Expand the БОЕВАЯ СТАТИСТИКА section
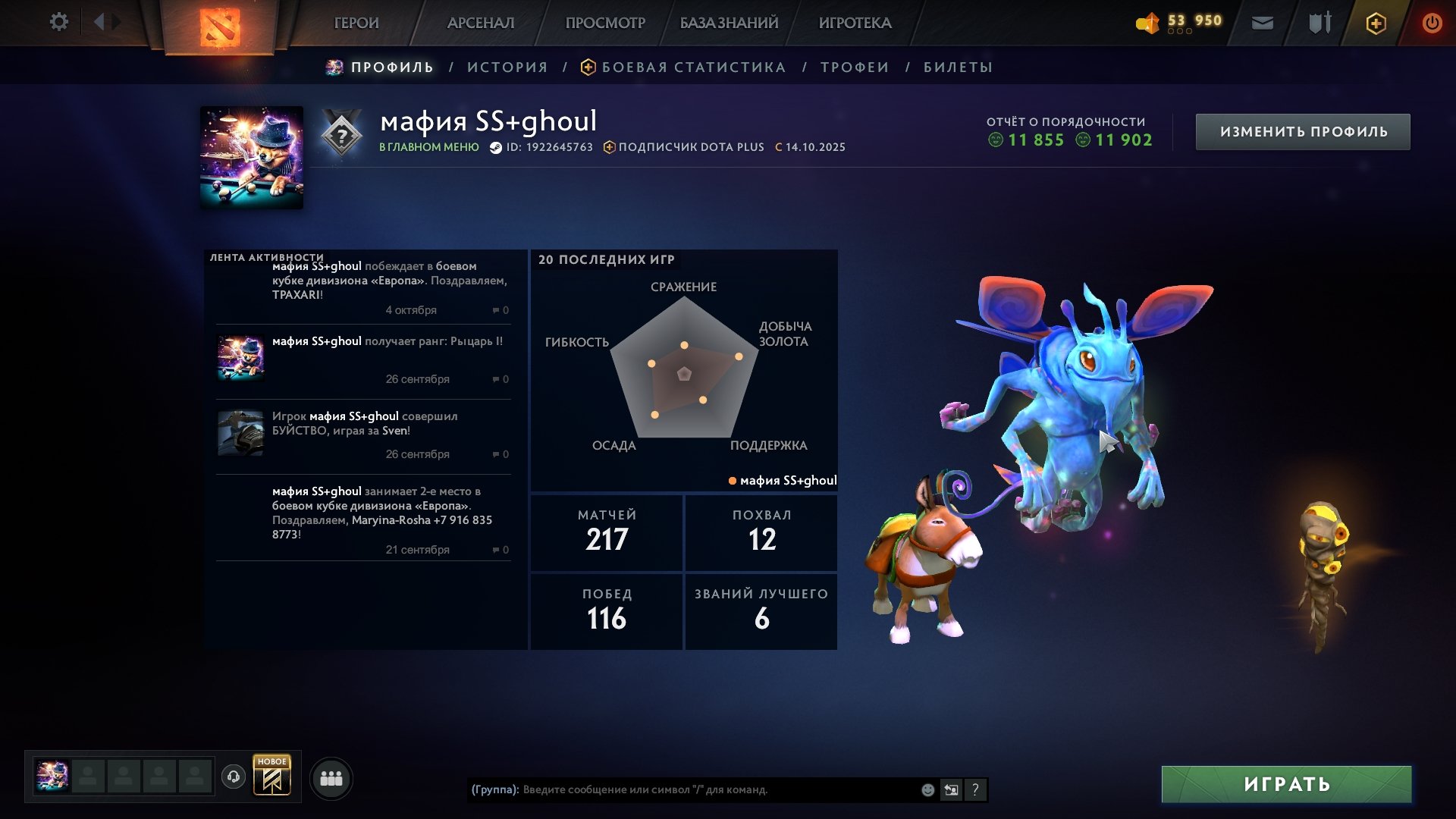This screenshot has width=1456, height=819. 692,67
